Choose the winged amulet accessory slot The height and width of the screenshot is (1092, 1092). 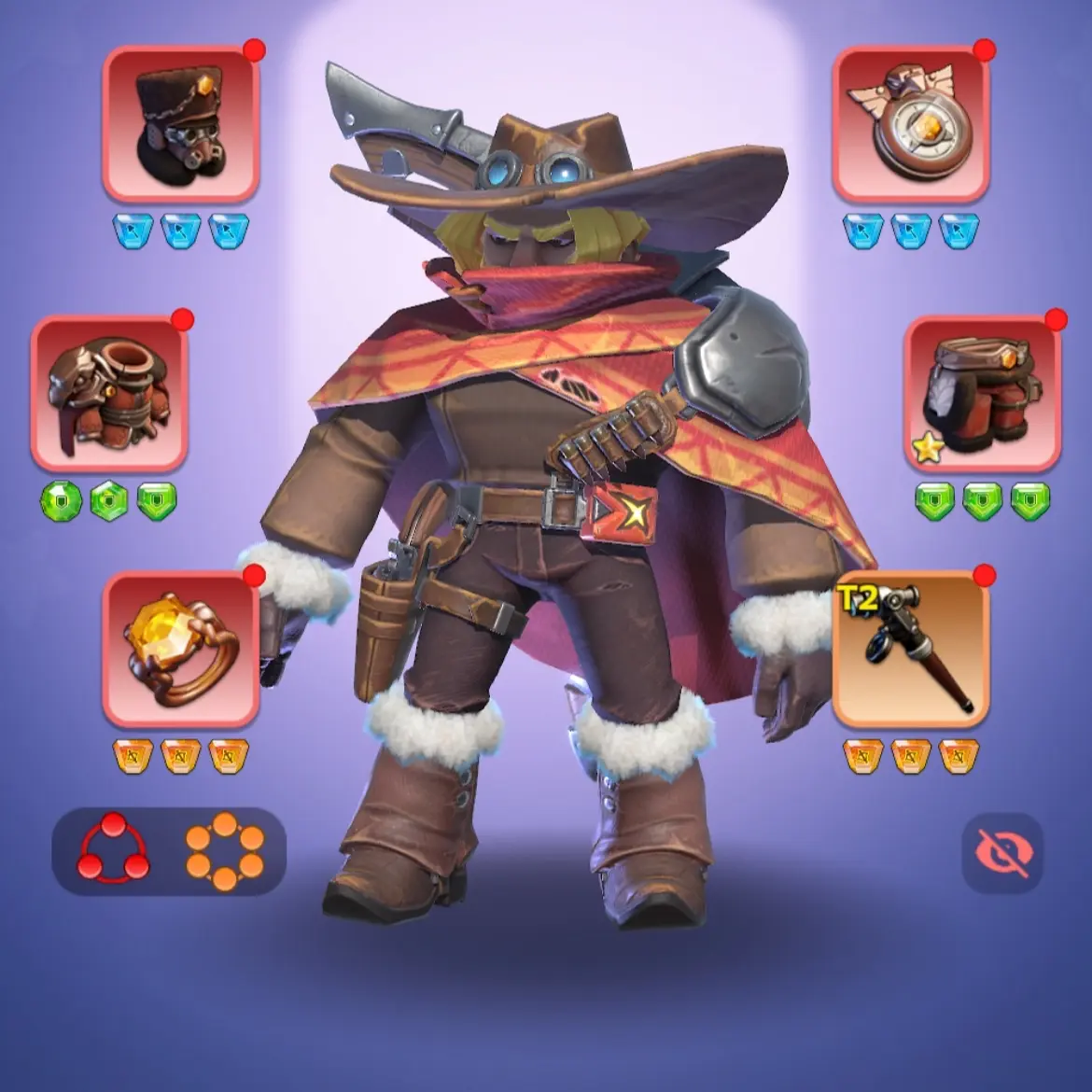910,124
